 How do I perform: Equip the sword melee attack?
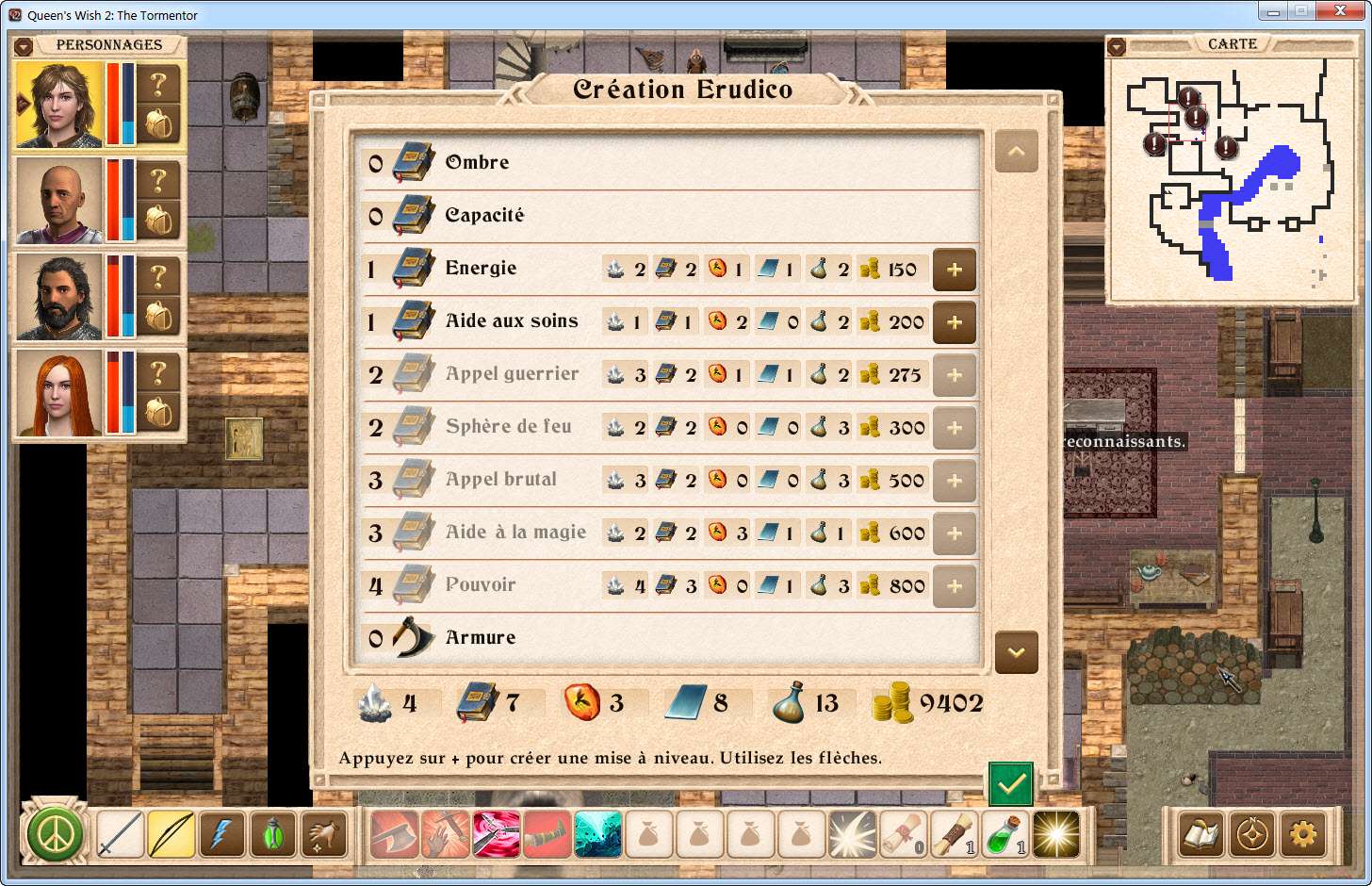tap(120, 835)
